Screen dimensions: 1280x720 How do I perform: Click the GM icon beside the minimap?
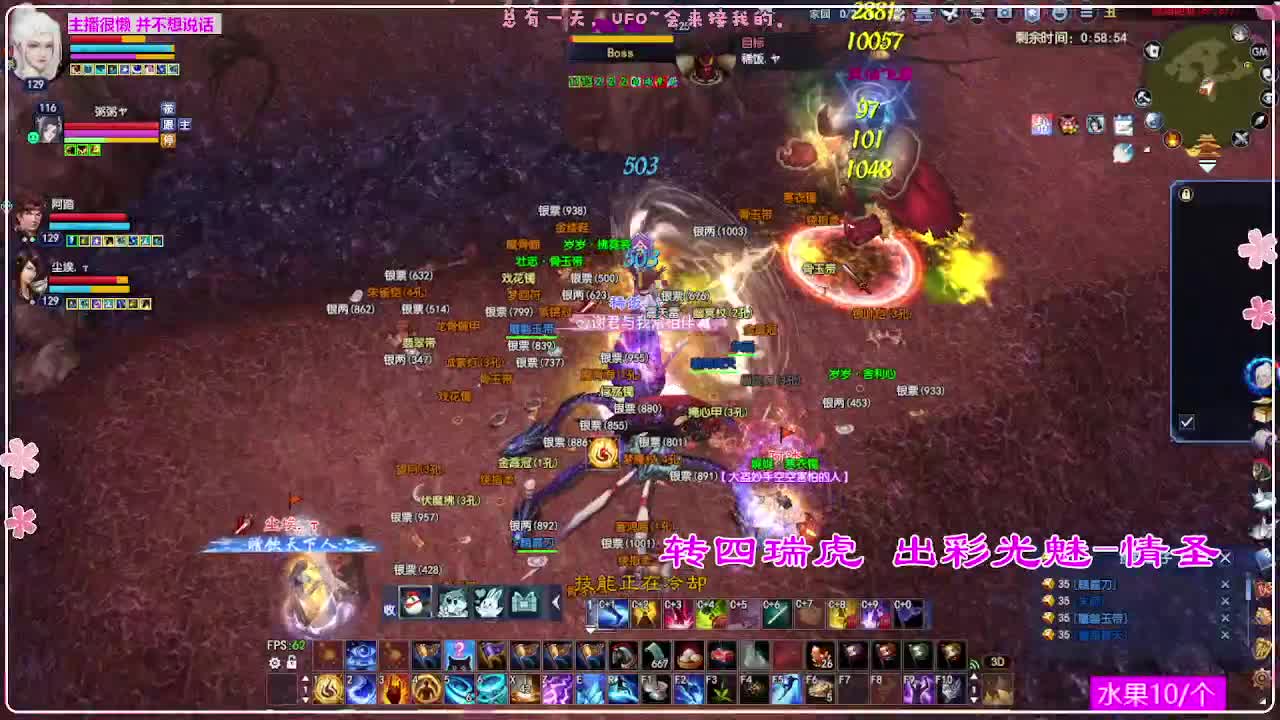1258,52
